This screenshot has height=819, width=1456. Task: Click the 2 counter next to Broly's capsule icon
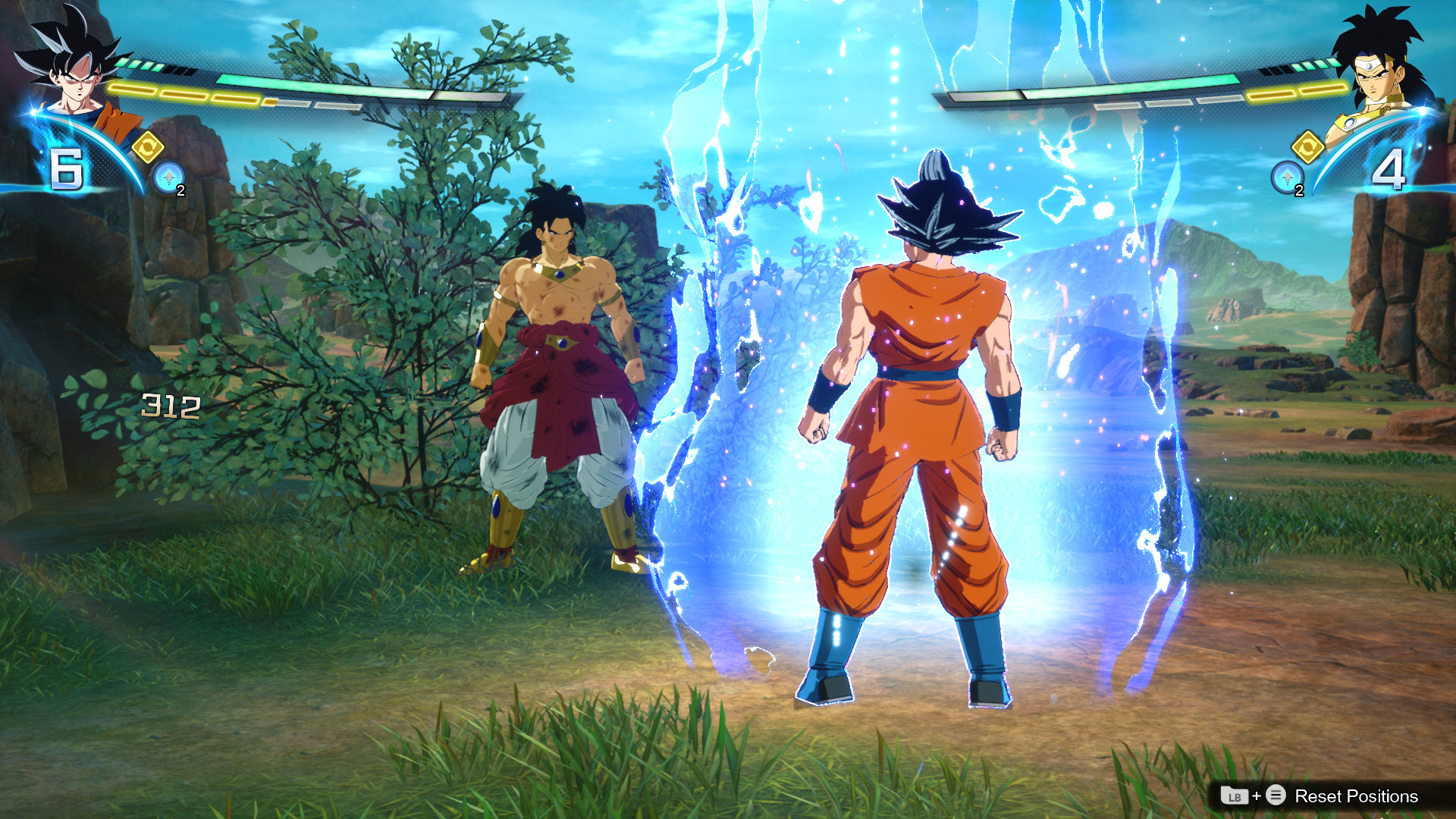[x=1298, y=191]
